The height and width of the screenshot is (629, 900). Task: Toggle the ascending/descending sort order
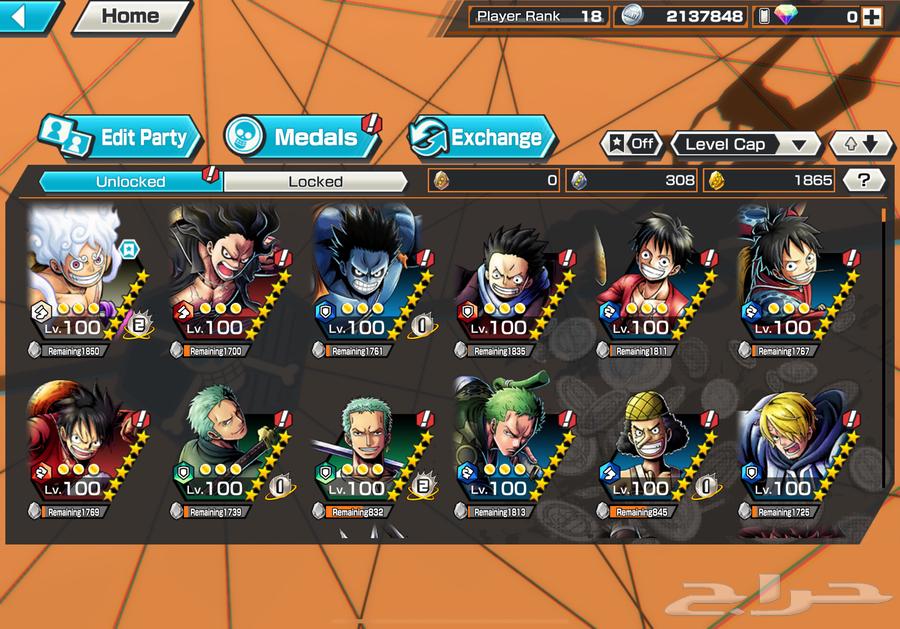pos(860,144)
